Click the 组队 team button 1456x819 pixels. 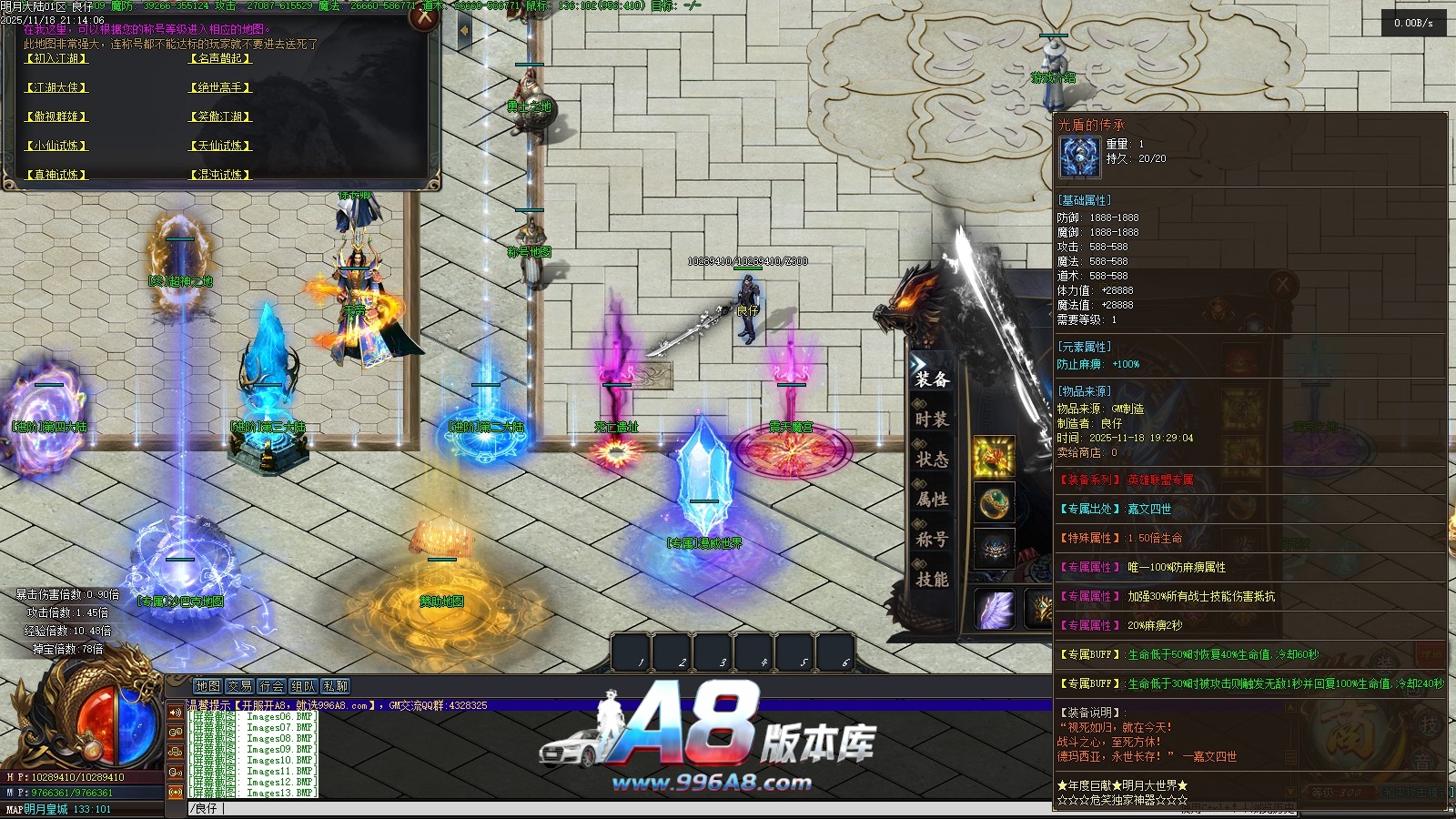point(303,686)
